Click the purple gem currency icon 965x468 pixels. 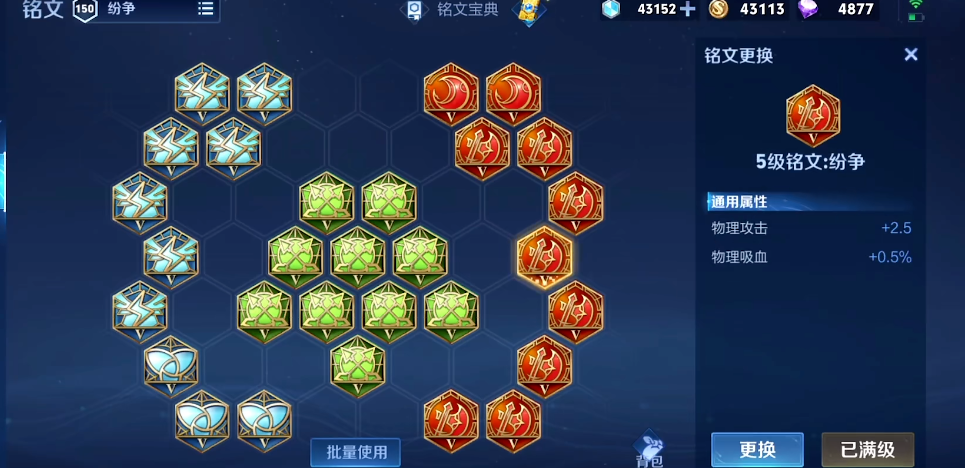coord(807,9)
